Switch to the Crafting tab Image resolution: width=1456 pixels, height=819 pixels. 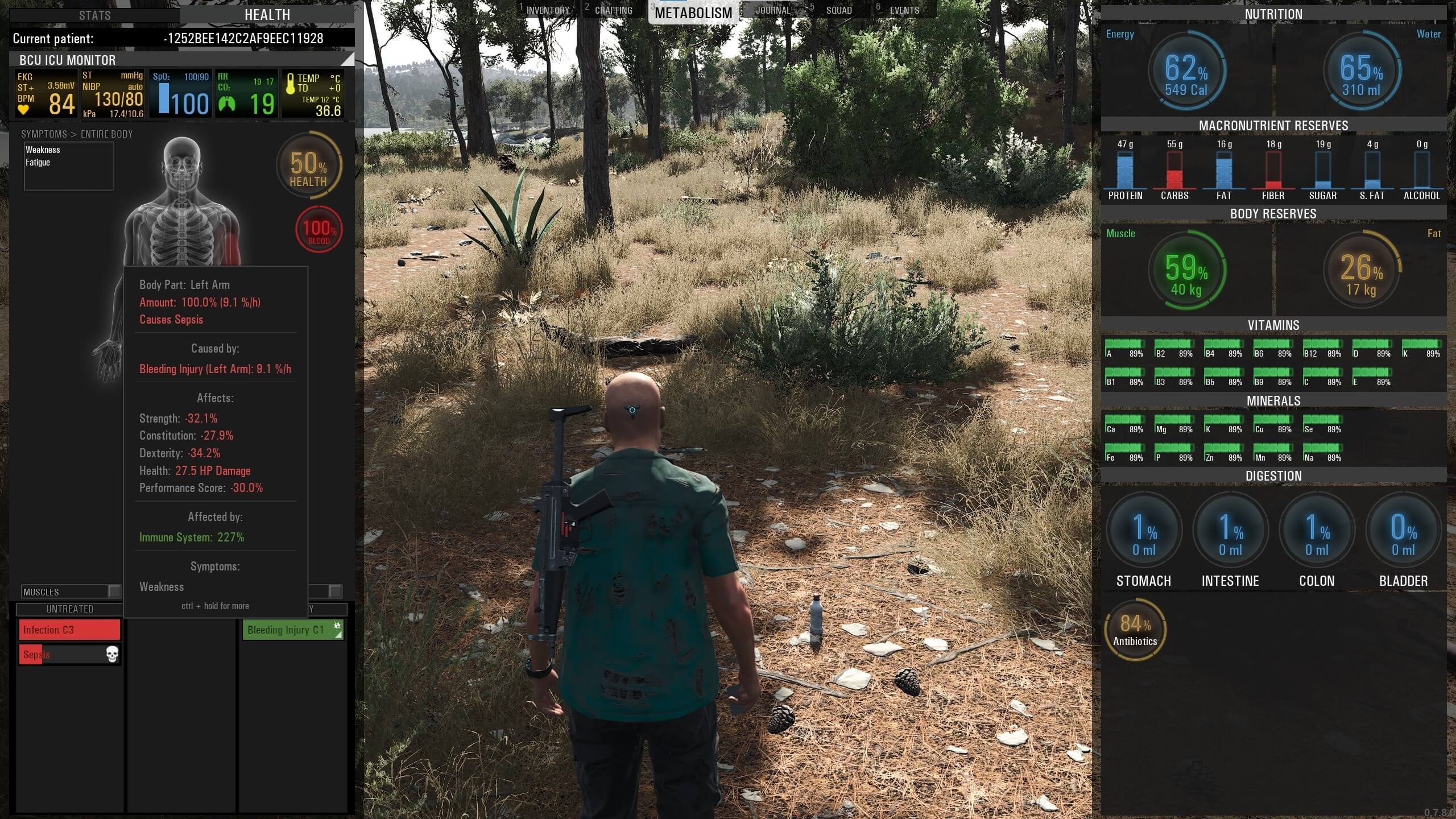tap(613, 10)
